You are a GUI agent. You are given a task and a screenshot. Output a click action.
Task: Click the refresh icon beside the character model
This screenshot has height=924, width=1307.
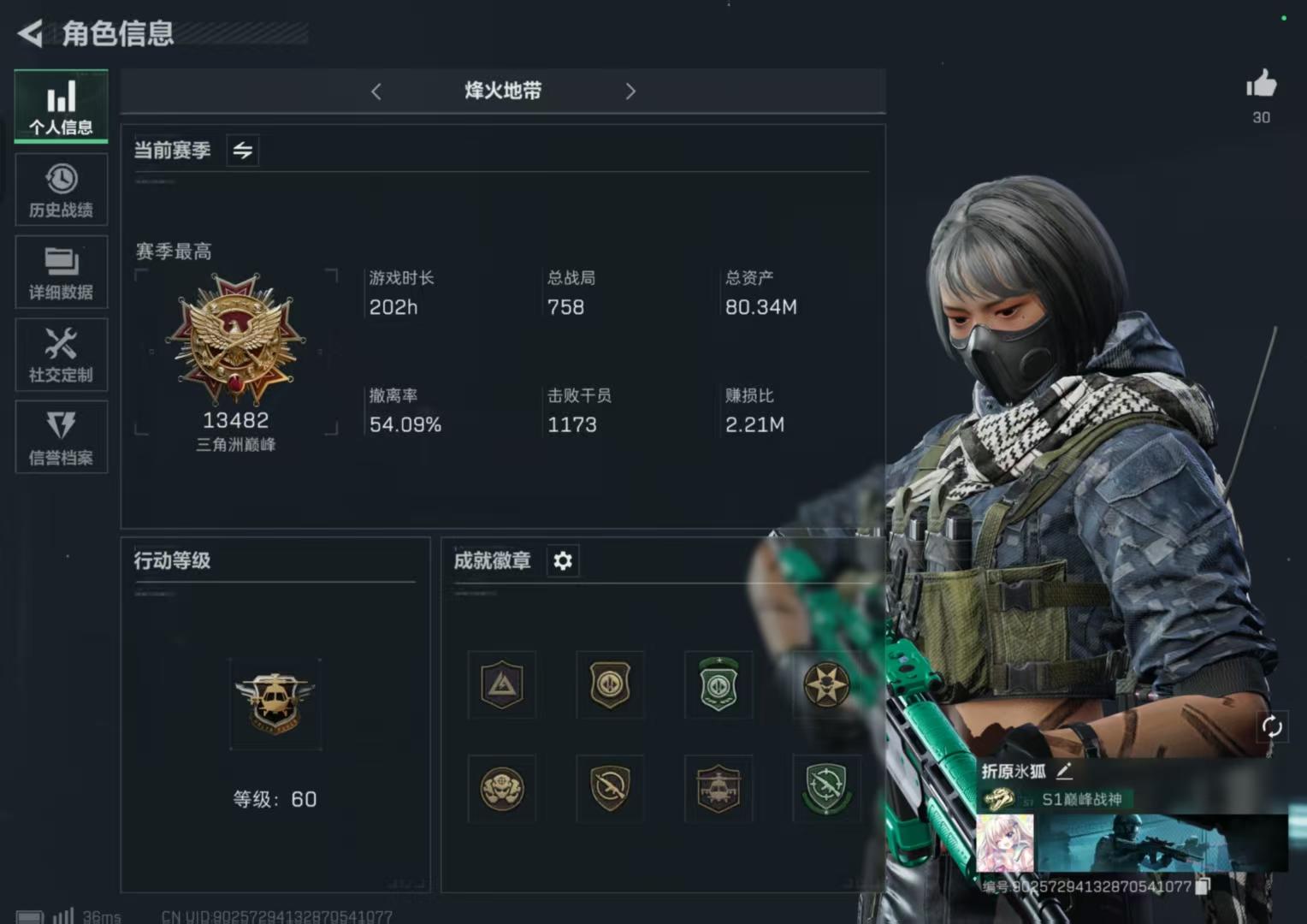[1272, 726]
